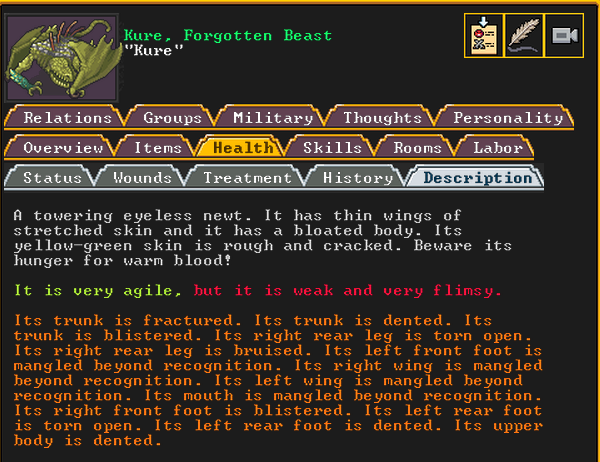Open the Status health subtab
Screen dimensions: 600x462
(x=52, y=178)
